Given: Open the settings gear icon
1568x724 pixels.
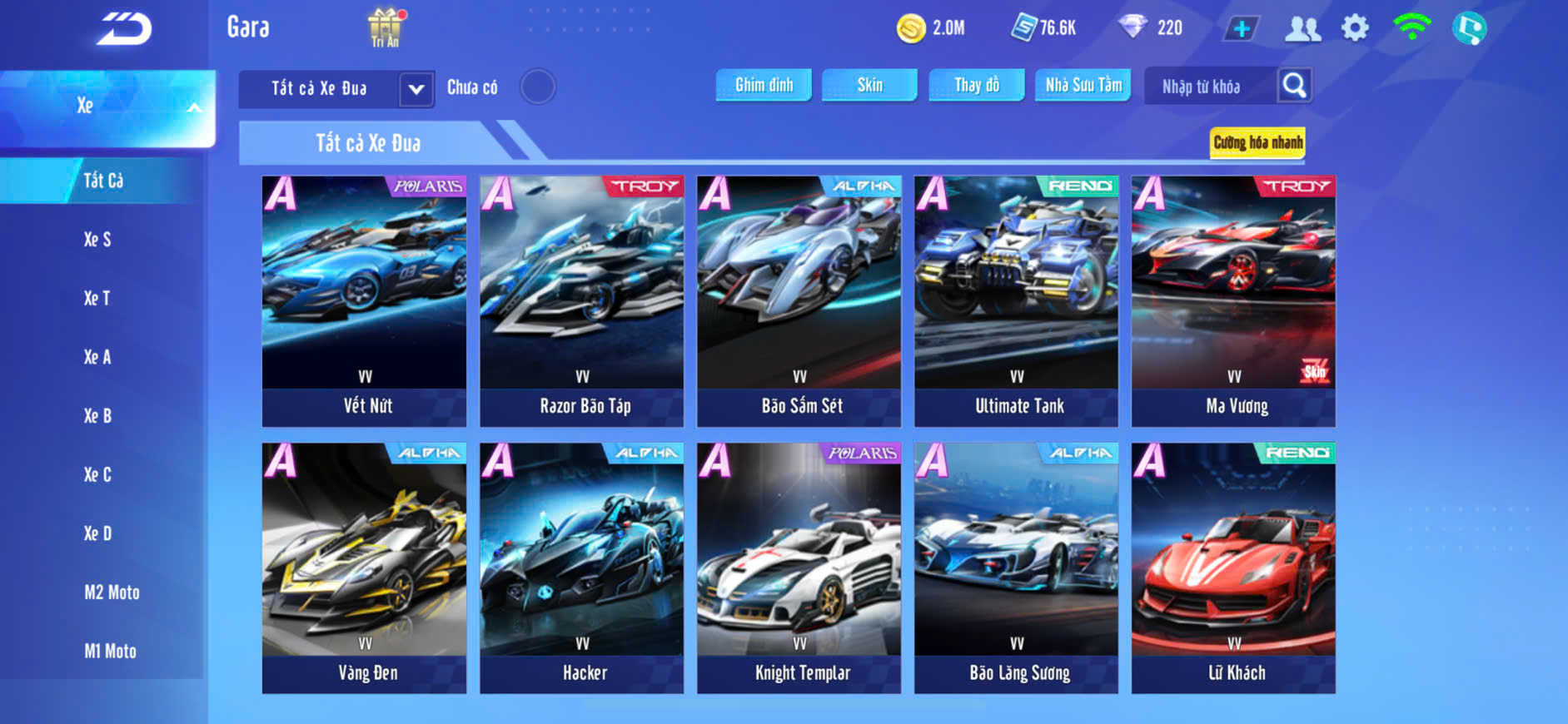Looking at the screenshot, I should [1355, 28].
